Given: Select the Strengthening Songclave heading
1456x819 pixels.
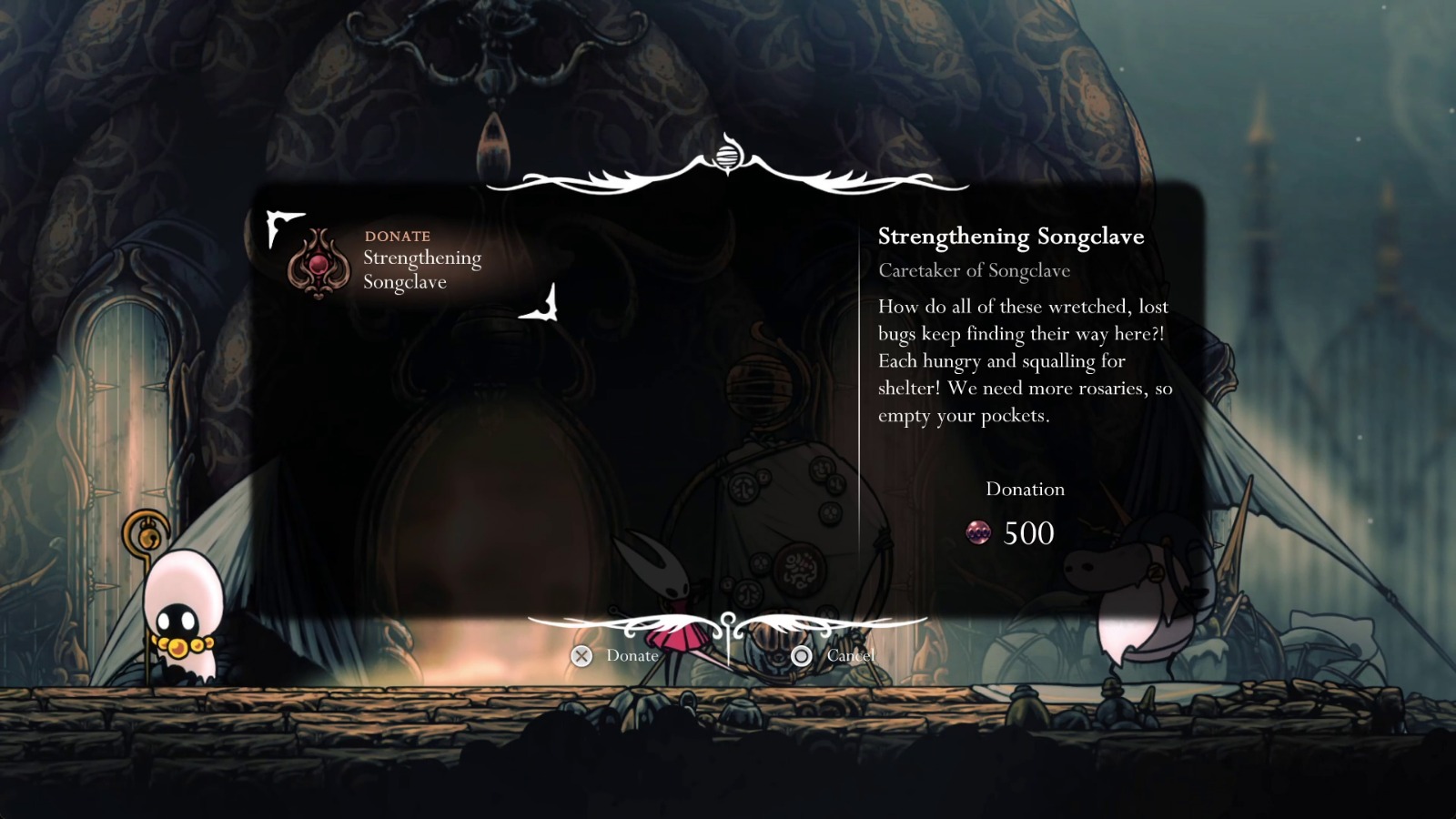Looking at the screenshot, I should click(1011, 236).
